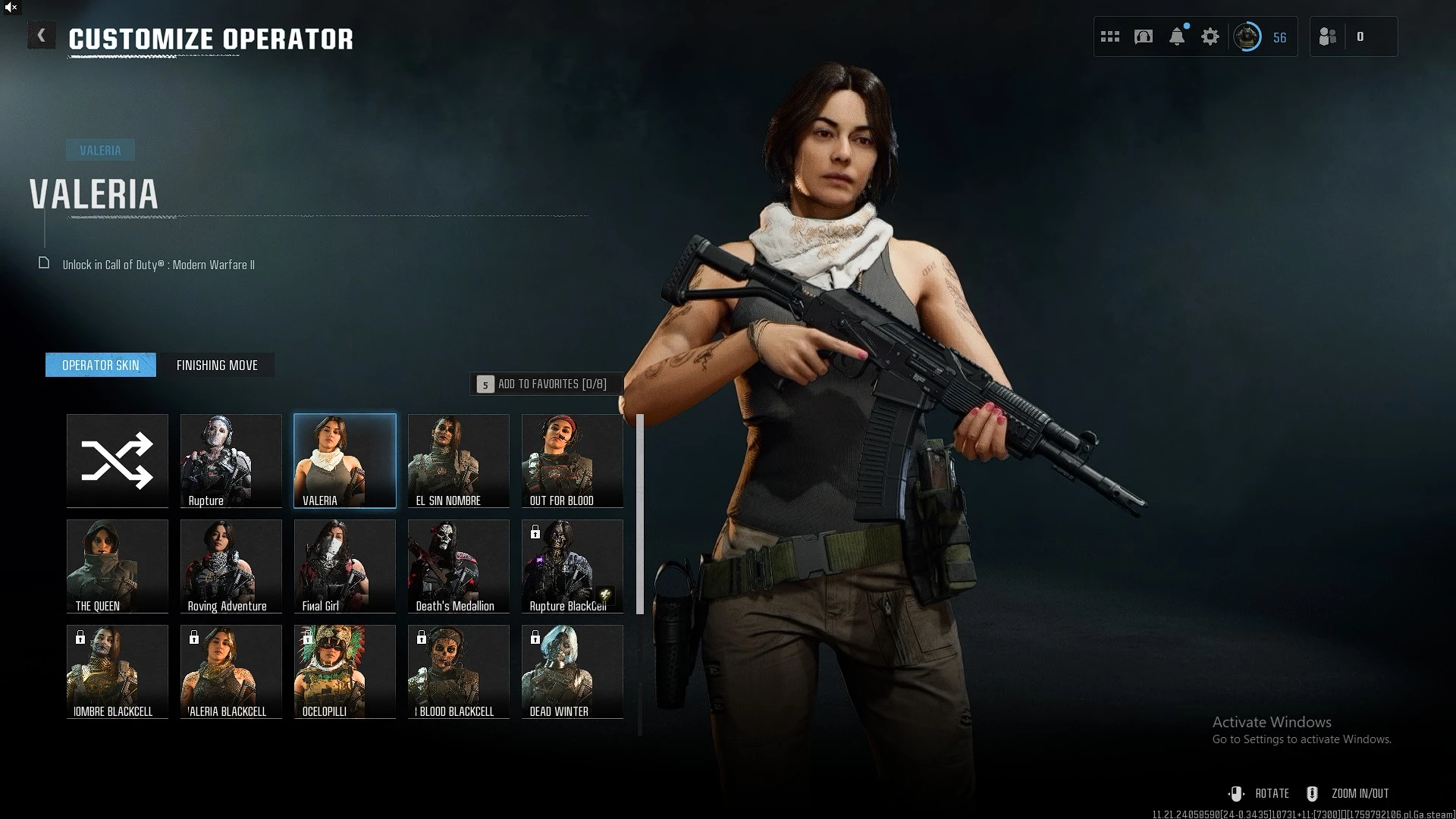The height and width of the screenshot is (819, 1456).
Task: Go back using the arrow button
Action: [x=42, y=36]
